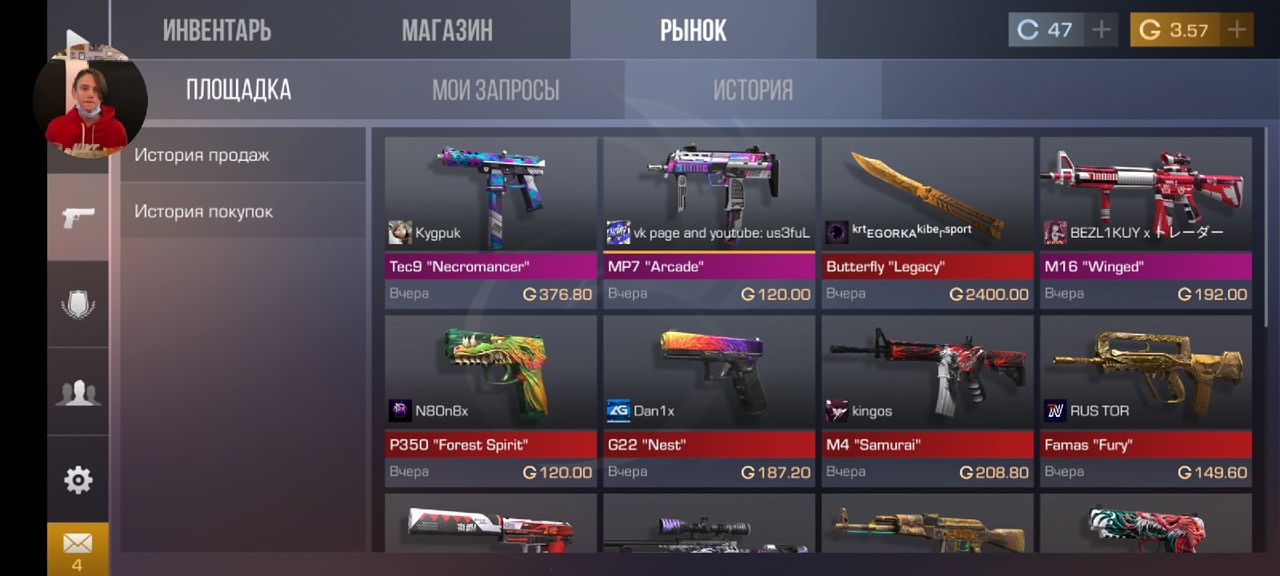Open the Магазин tab
Image resolution: width=1280 pixels, height=576 pixels.
pos(447,30)
